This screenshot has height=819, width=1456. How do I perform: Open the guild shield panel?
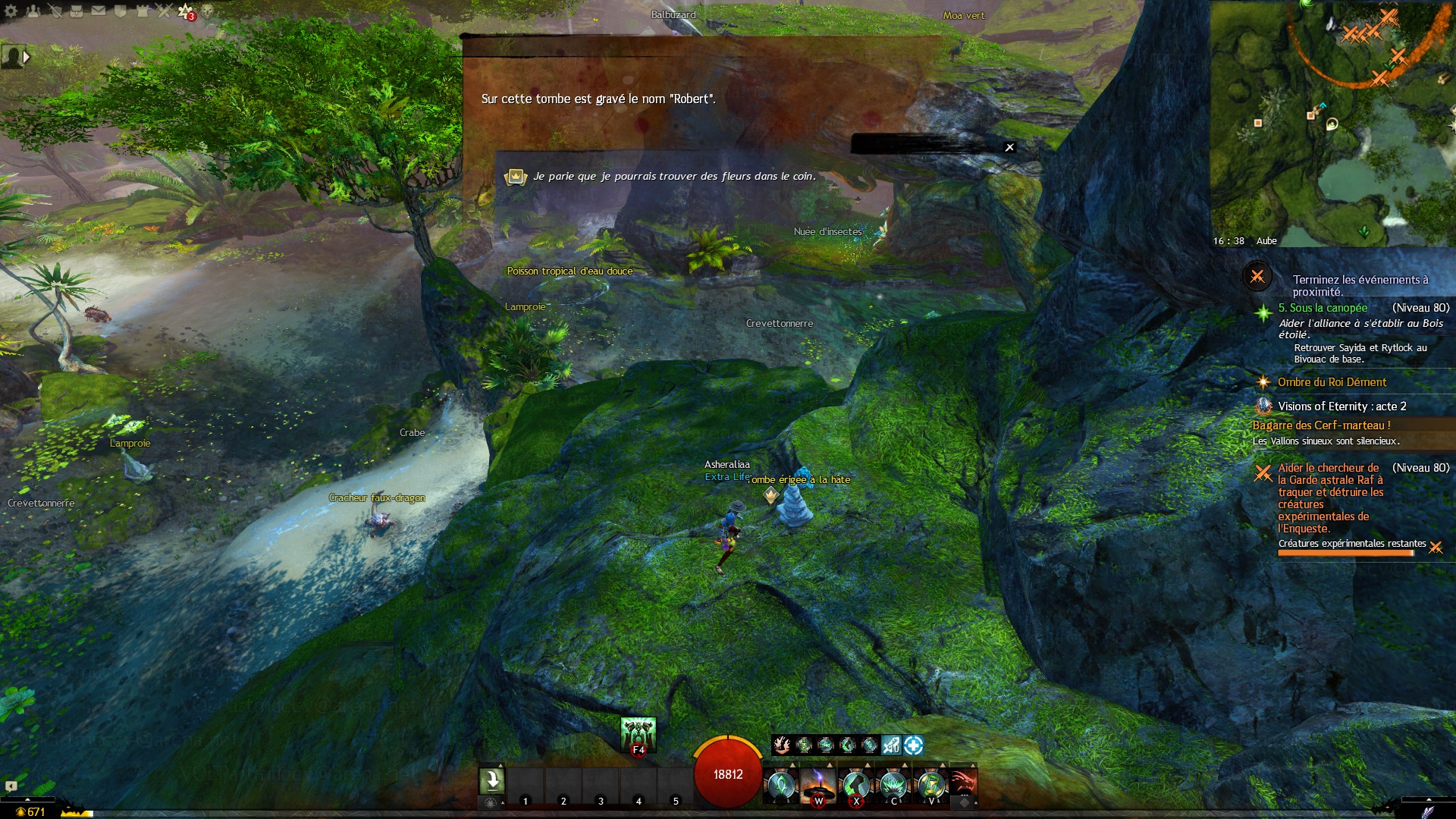tap(120, 11)
